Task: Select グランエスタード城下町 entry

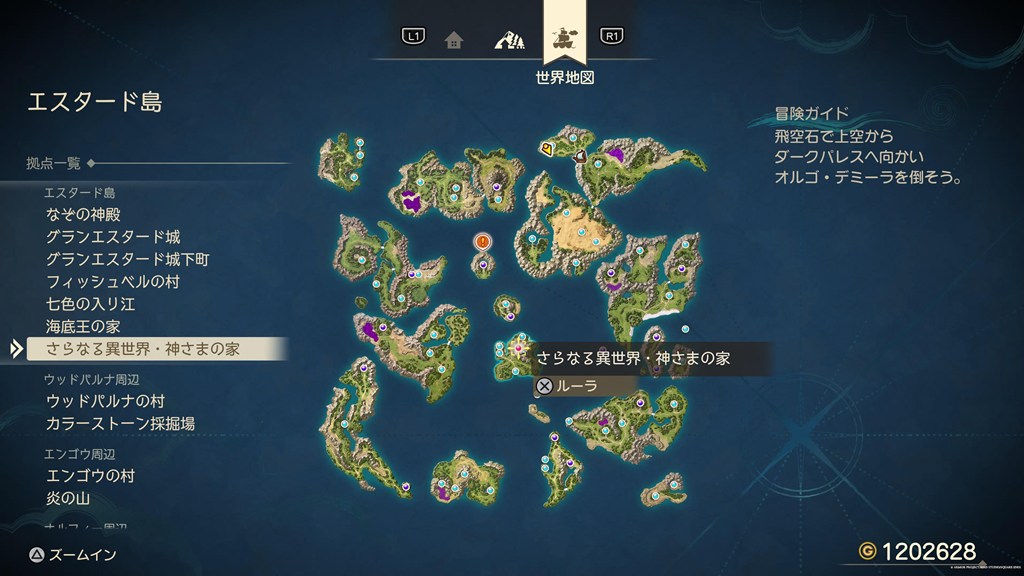Action: (127, 259)
